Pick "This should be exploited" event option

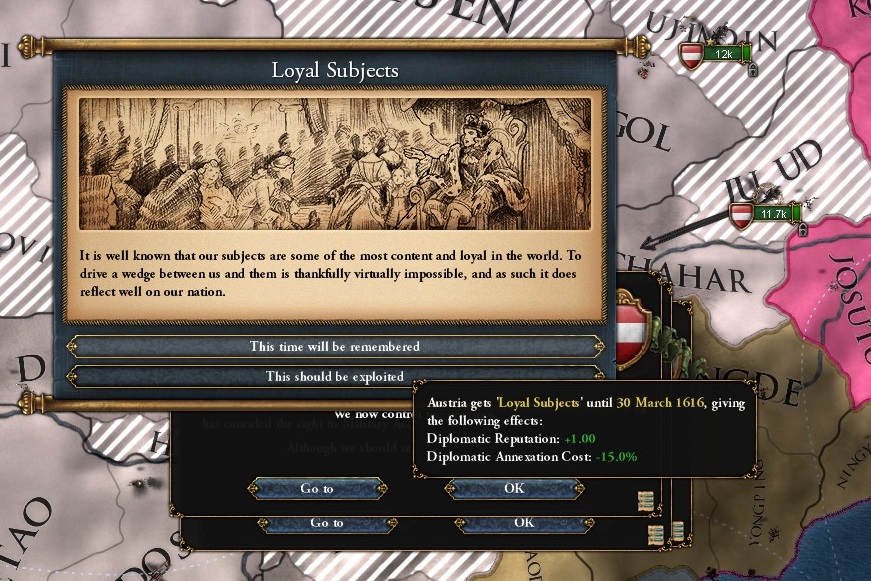(334, 377)
